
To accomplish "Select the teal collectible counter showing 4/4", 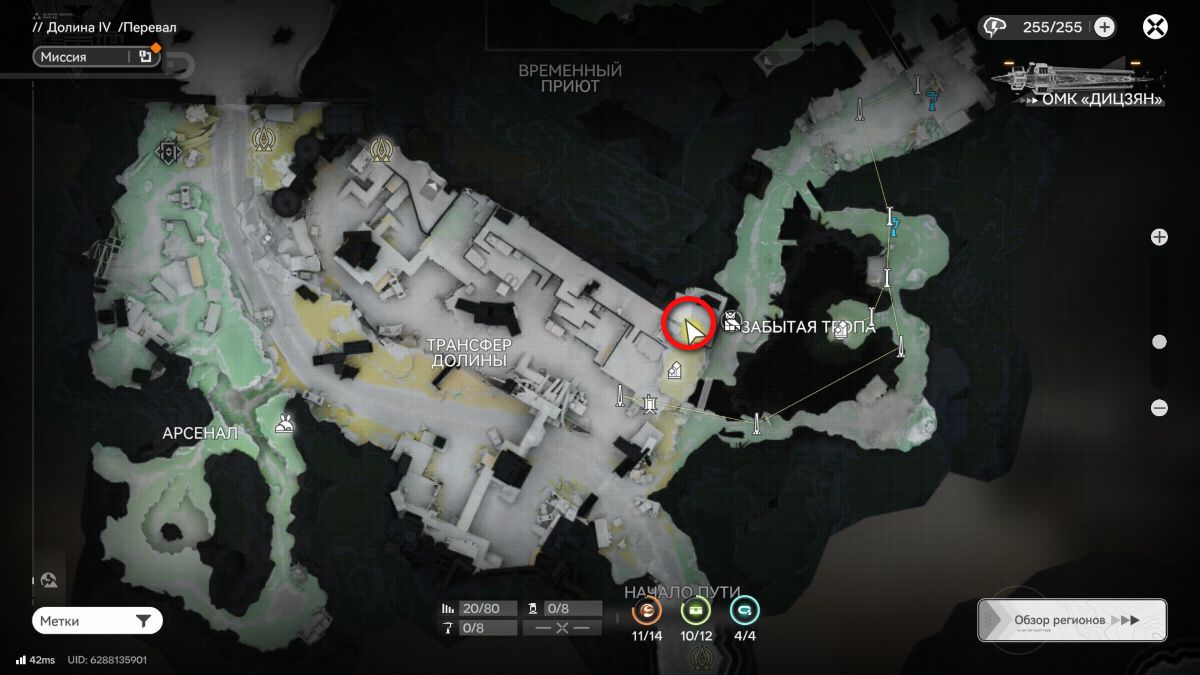I will click(743, 611).
